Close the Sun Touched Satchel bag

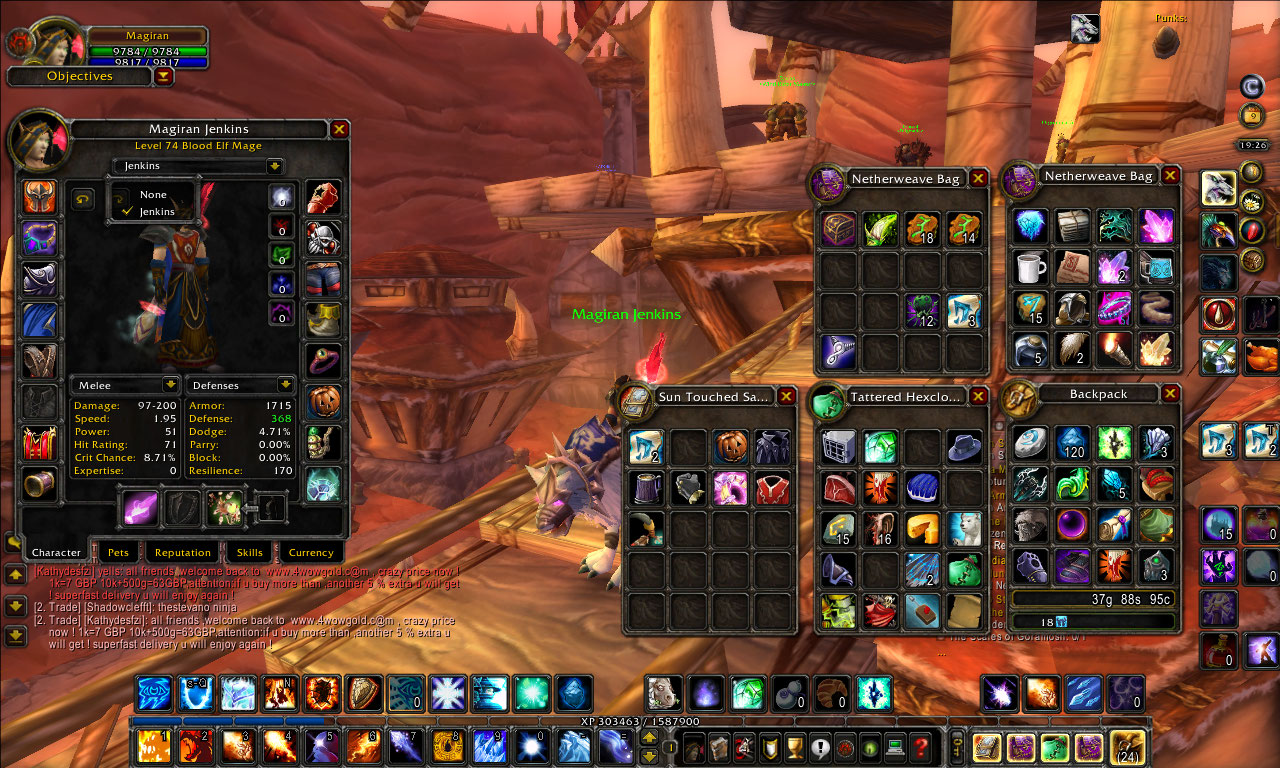786,397
